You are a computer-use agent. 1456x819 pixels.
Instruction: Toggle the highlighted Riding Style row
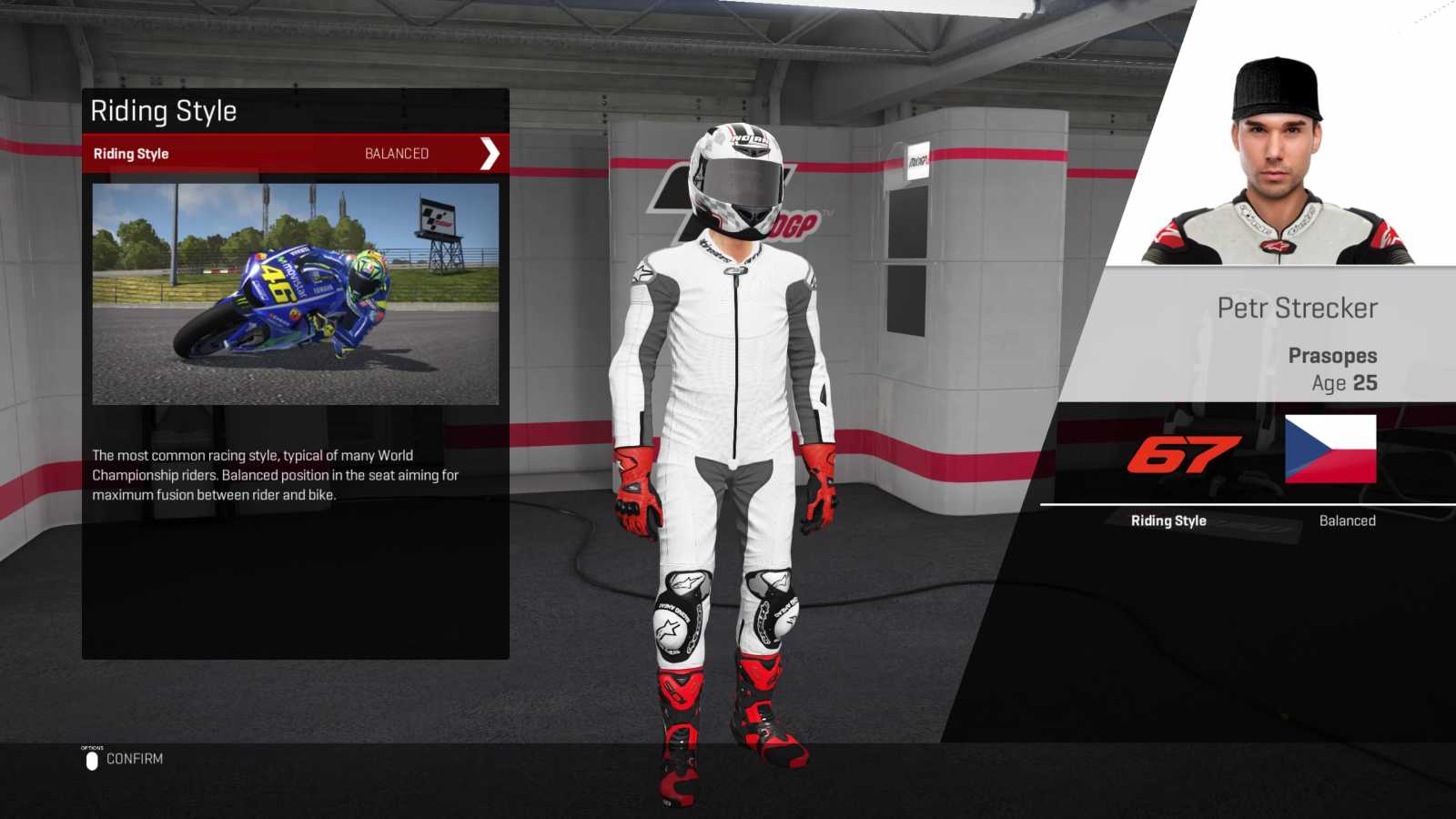291,153
